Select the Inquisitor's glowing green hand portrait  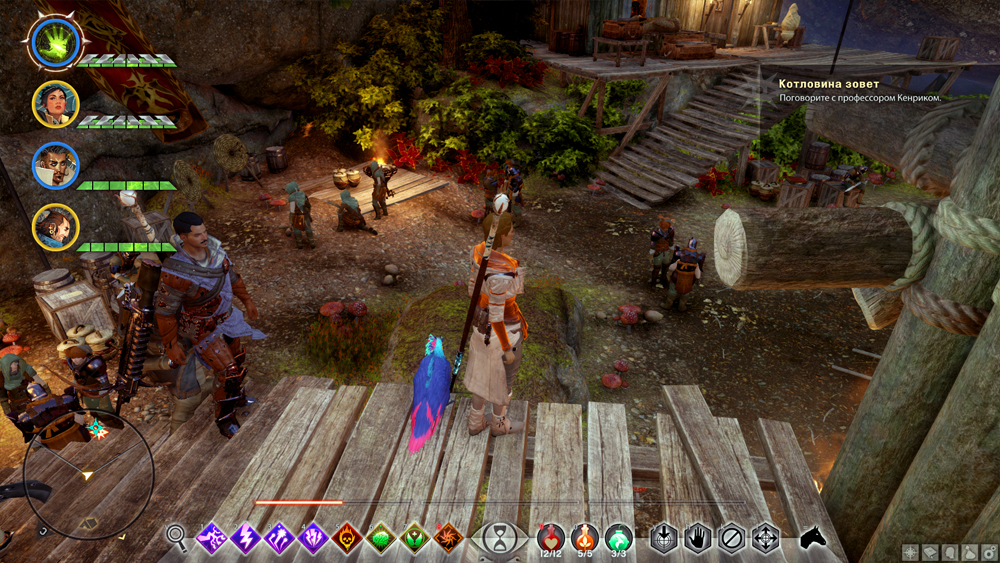(53, 41)
